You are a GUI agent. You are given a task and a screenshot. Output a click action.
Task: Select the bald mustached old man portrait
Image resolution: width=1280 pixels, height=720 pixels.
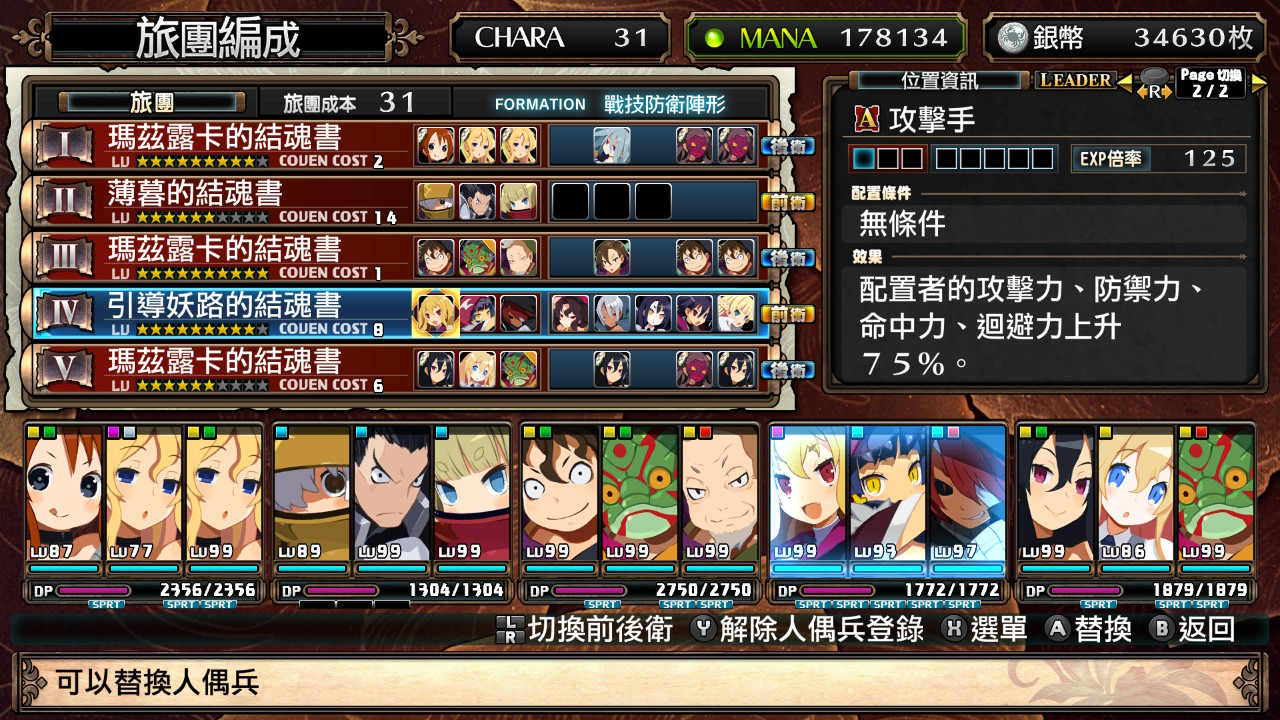click(x=719, y=495)
